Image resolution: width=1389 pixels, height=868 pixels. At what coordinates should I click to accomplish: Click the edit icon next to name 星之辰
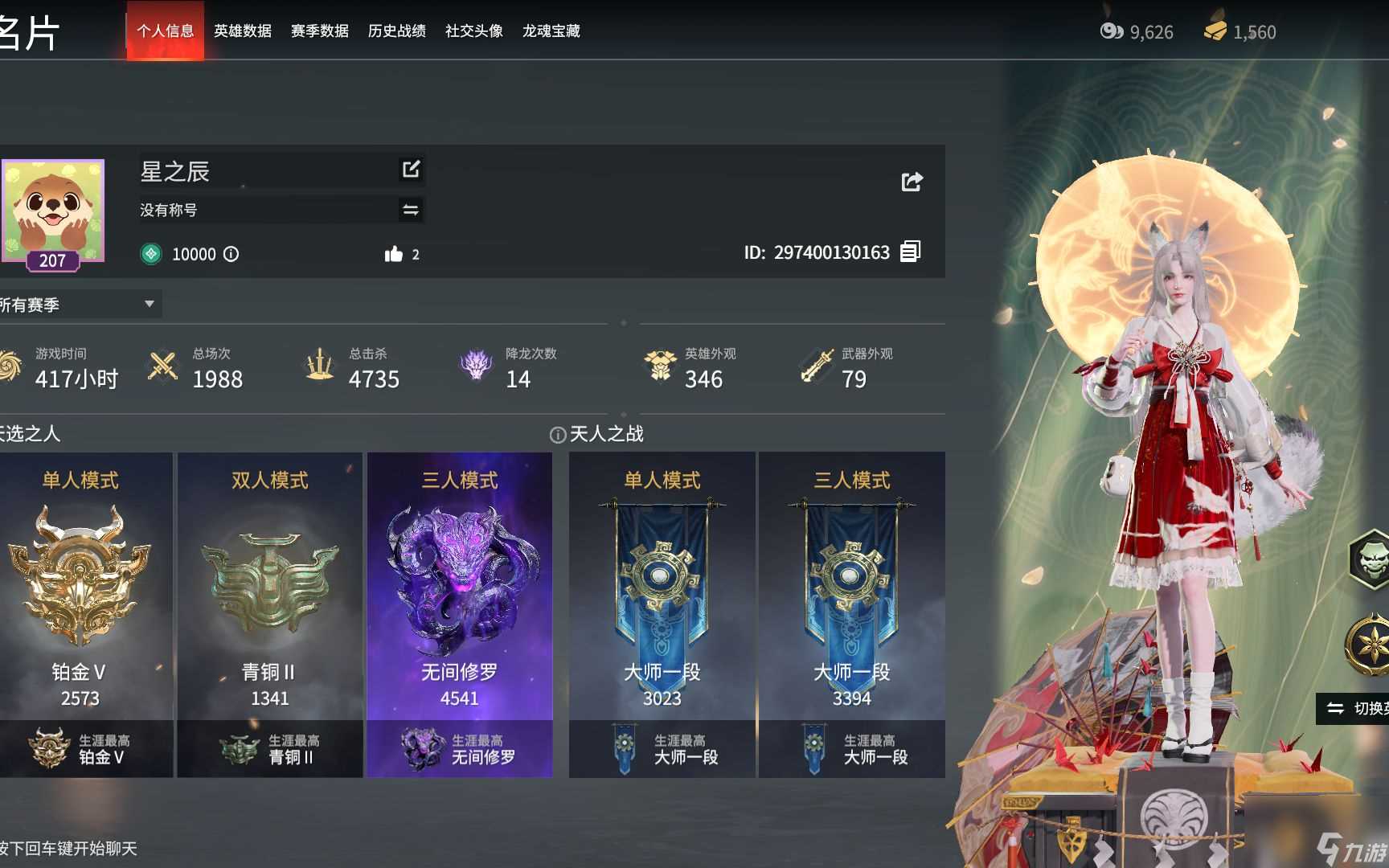412,170
